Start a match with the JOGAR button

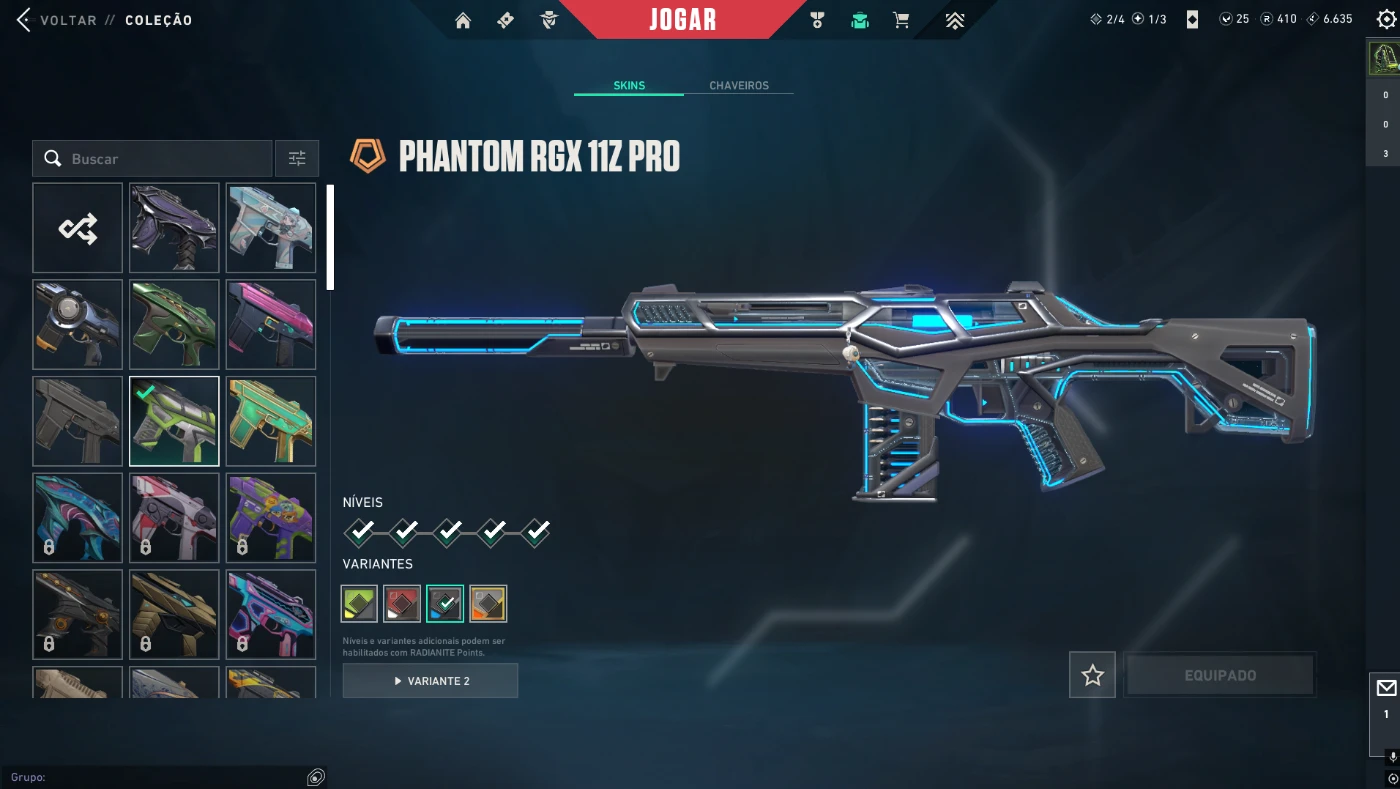pos(682,20)
